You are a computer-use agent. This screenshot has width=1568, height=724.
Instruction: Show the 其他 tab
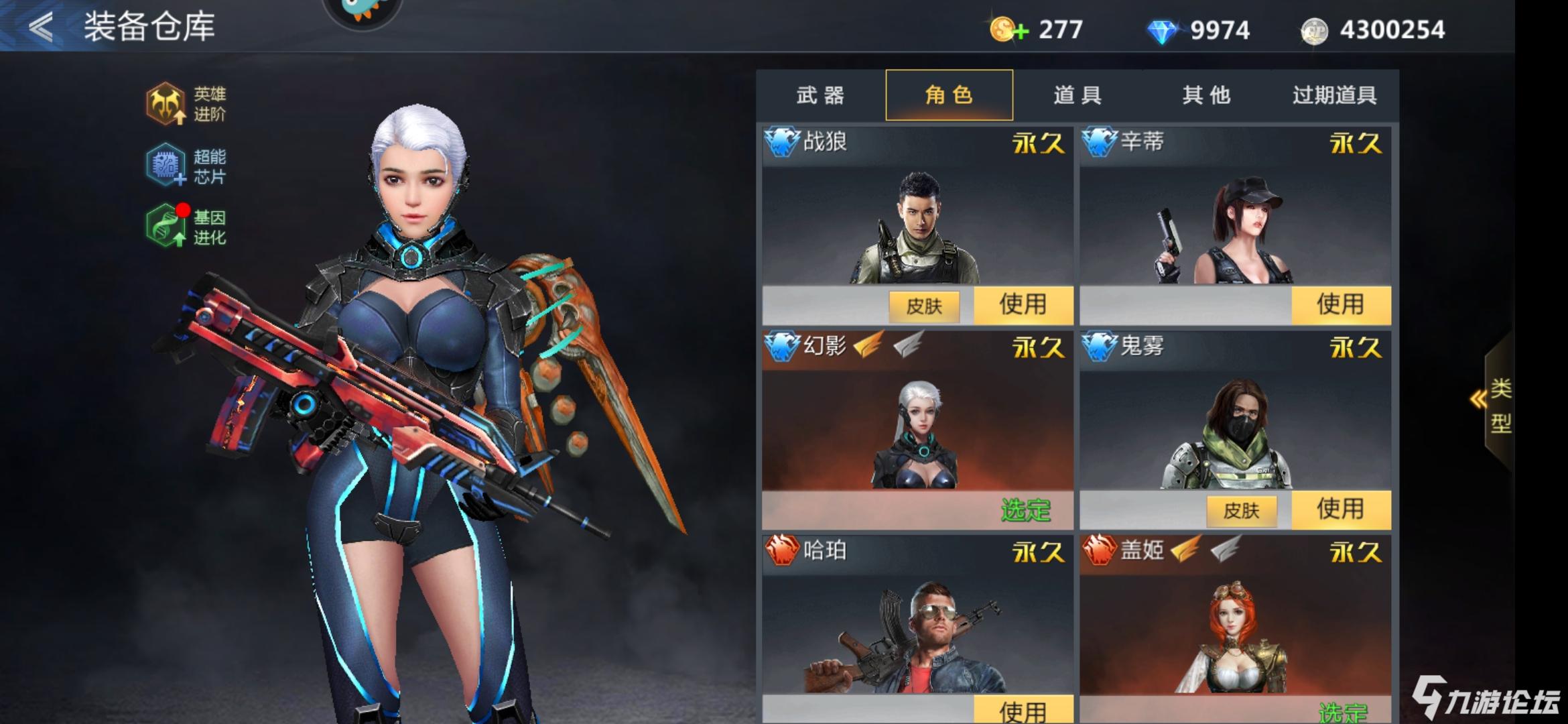click(1206, 95)
